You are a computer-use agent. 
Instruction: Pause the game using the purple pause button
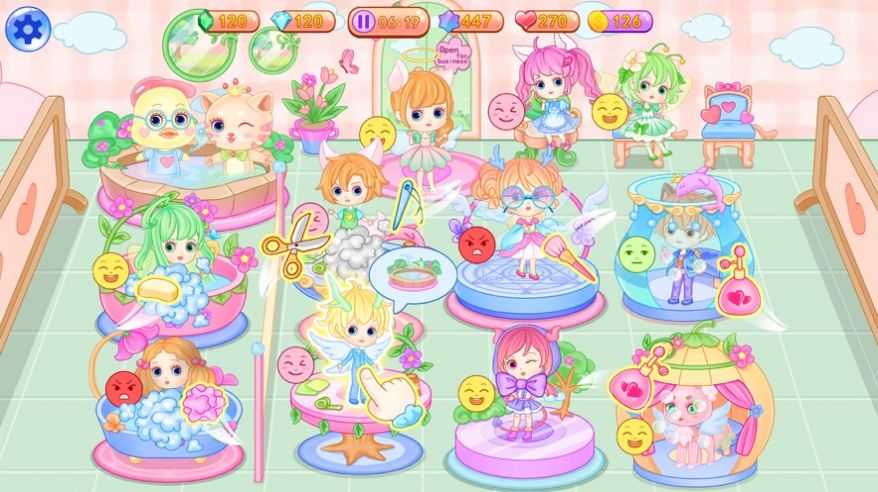(x=362, y=21)
